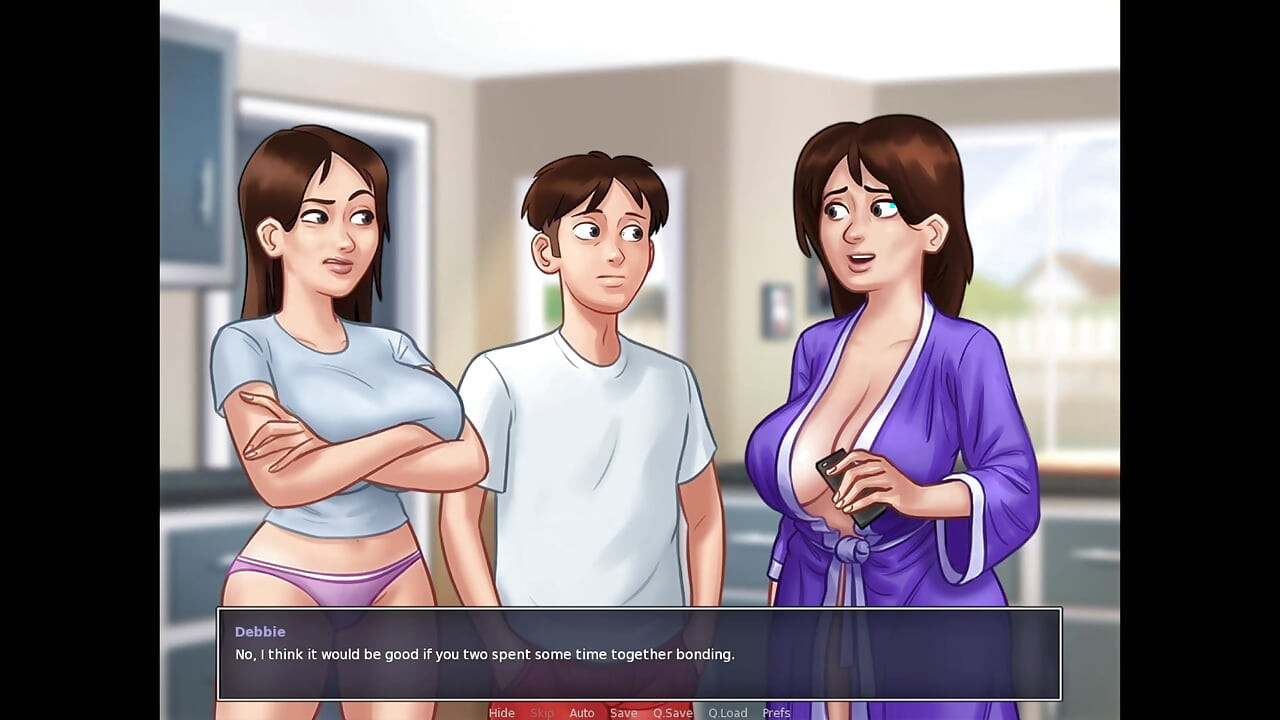Click the Skip label in quick menu
Image resolution: width=1280 pixels, height=720 pixels.
click(x=542, y=713)
